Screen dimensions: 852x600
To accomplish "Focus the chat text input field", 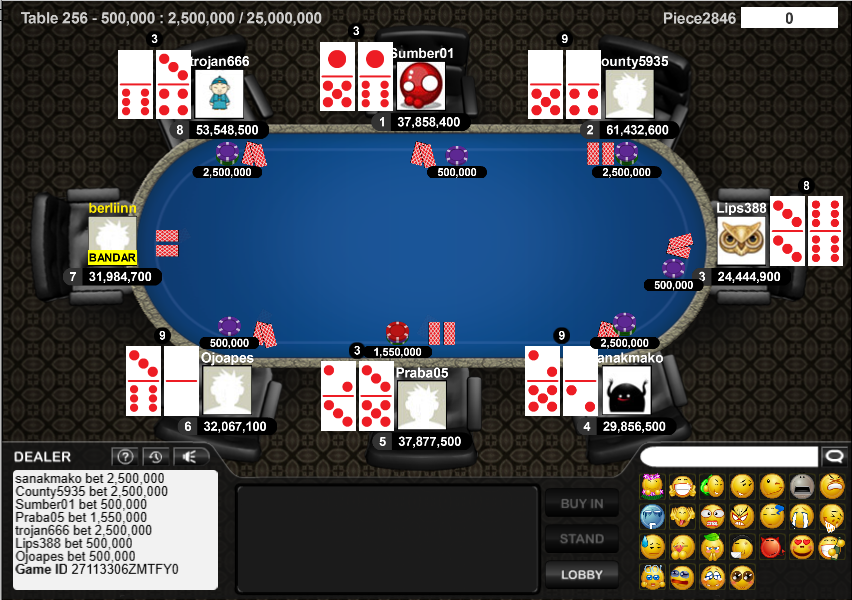I will tap(728, 456).
